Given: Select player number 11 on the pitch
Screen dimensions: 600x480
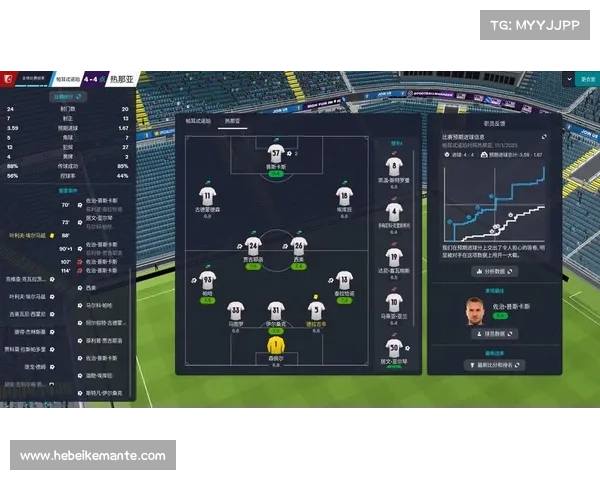Looking at the screenshot, I should click(x=208, y=196).
